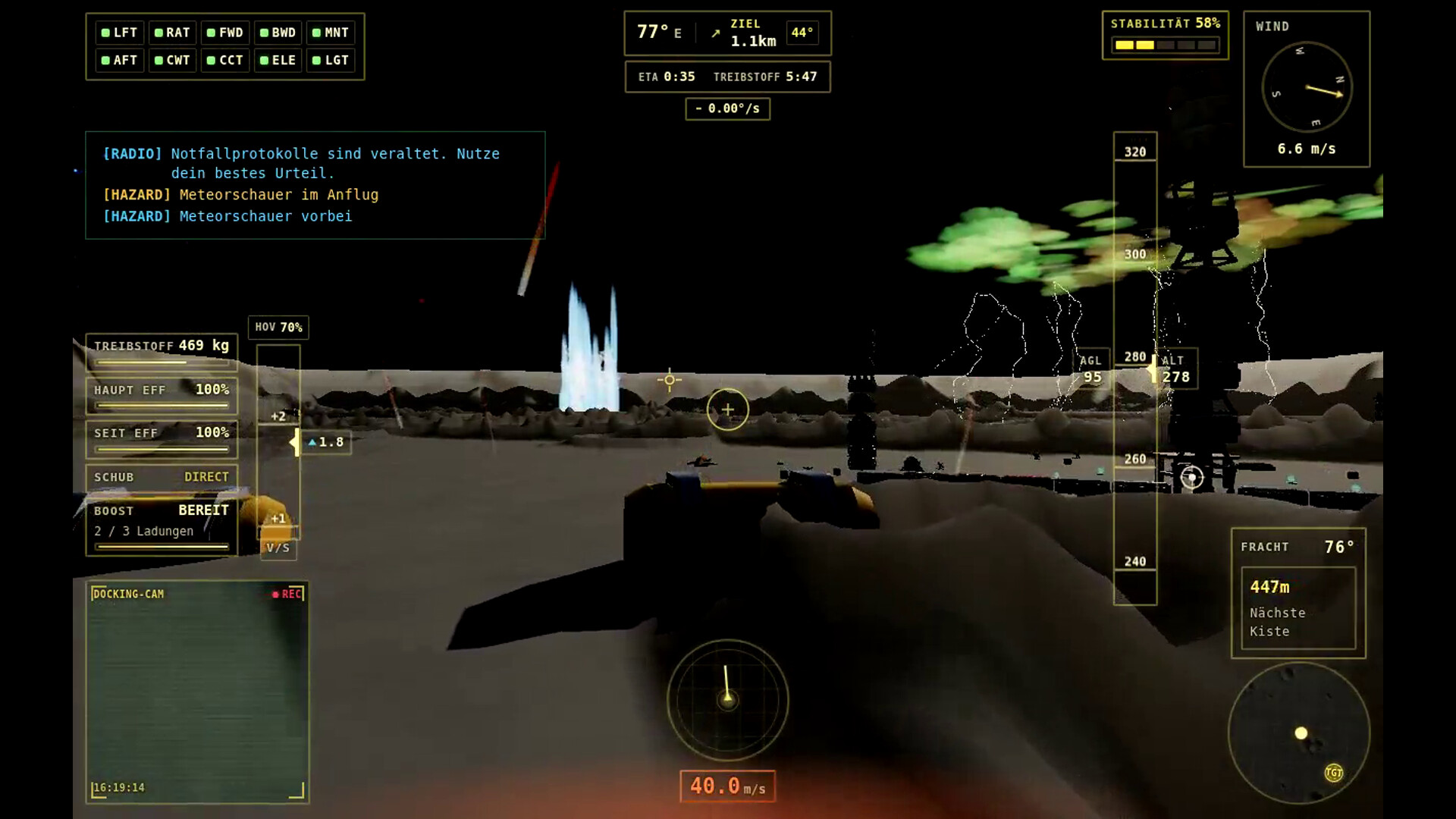Click the 40.0 m/s speed readout
1456x819 pixels.
pos(726,786)
